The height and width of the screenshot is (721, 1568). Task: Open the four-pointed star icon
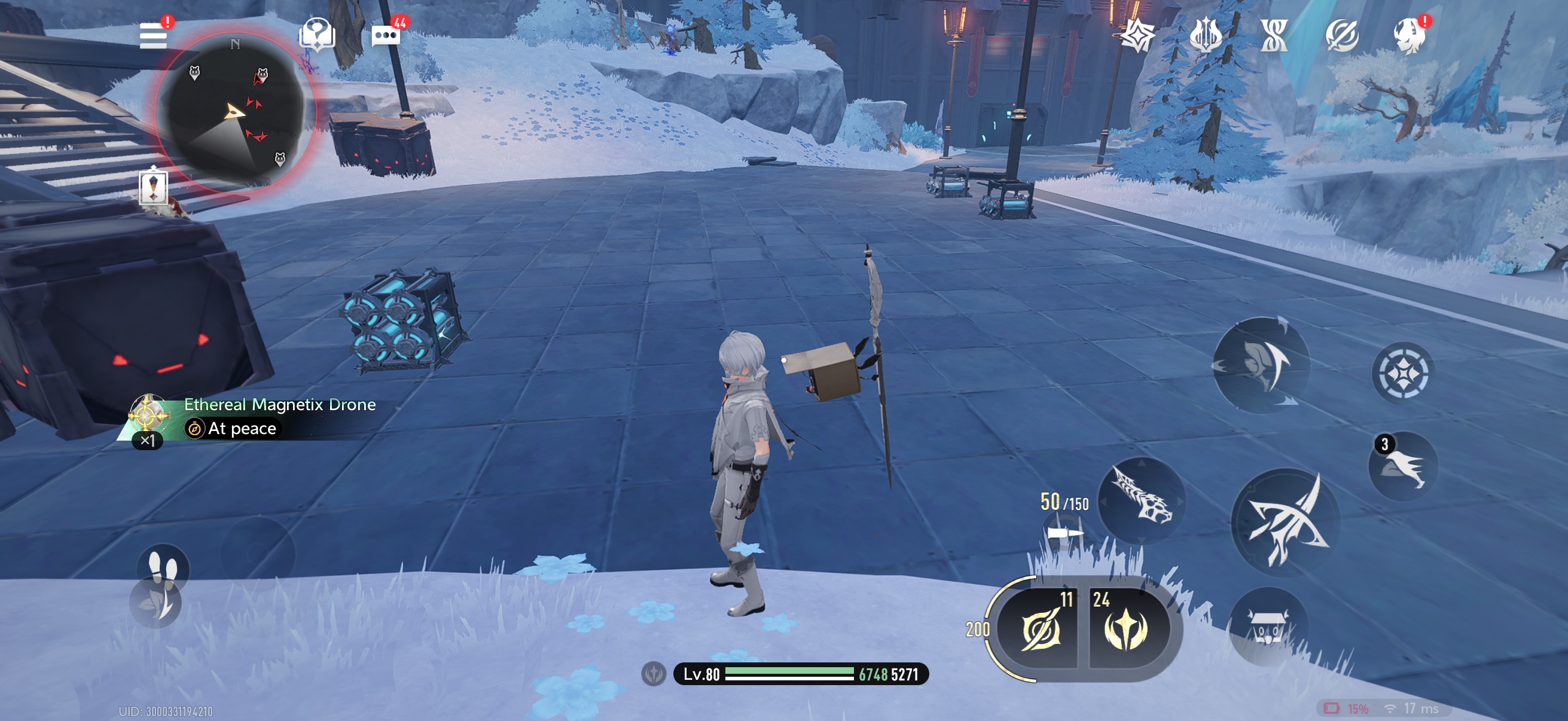(1137, 35)
